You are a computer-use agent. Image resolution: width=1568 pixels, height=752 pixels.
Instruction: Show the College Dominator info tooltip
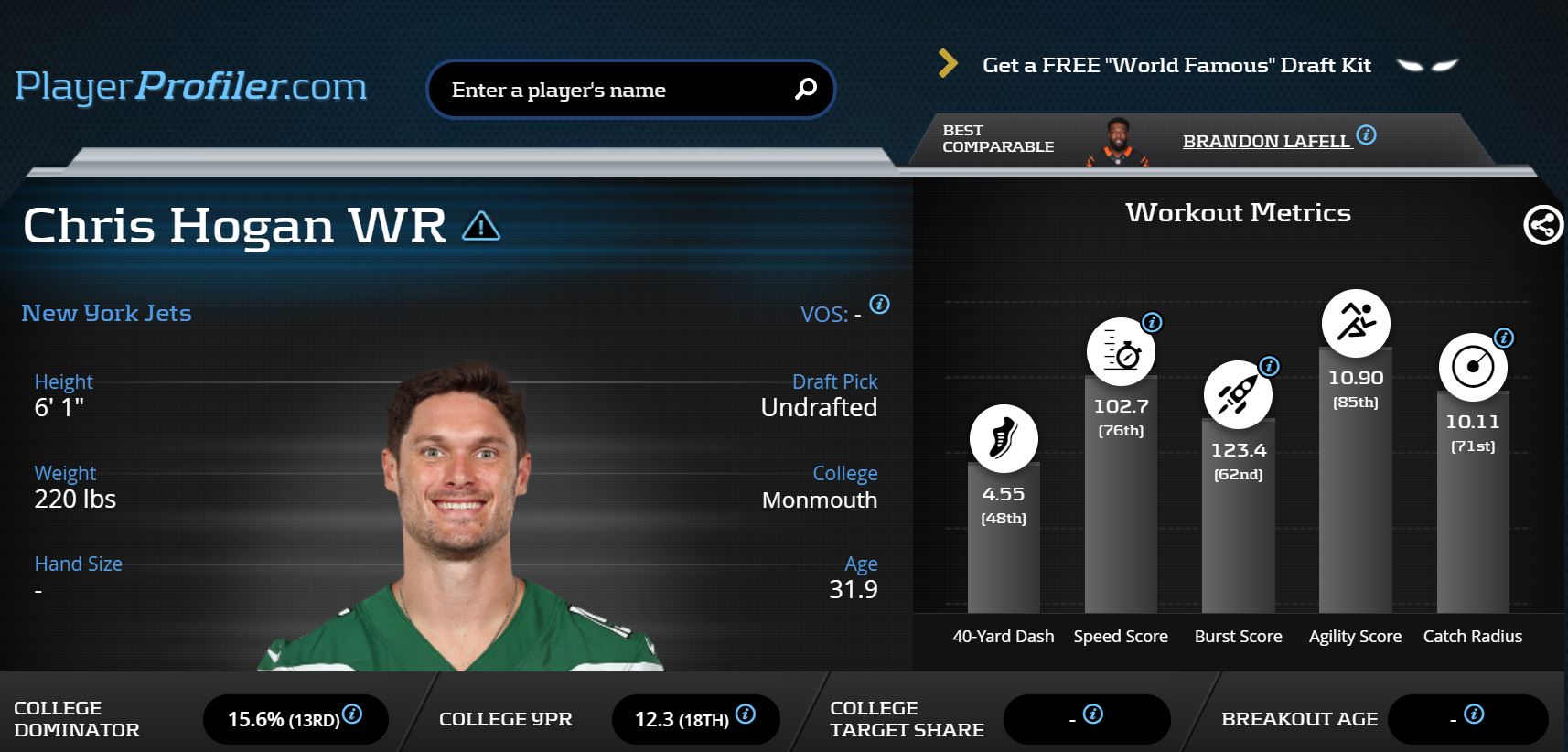click(352, 714)
